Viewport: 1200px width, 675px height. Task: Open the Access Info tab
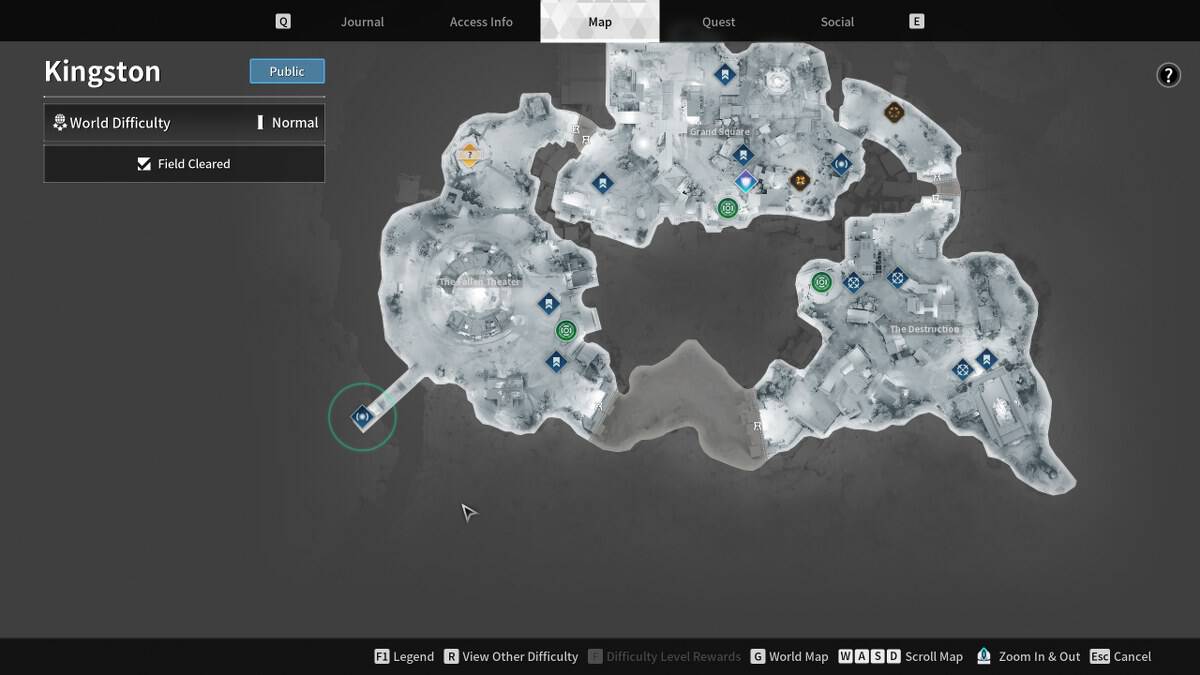(x=481, y=22)
